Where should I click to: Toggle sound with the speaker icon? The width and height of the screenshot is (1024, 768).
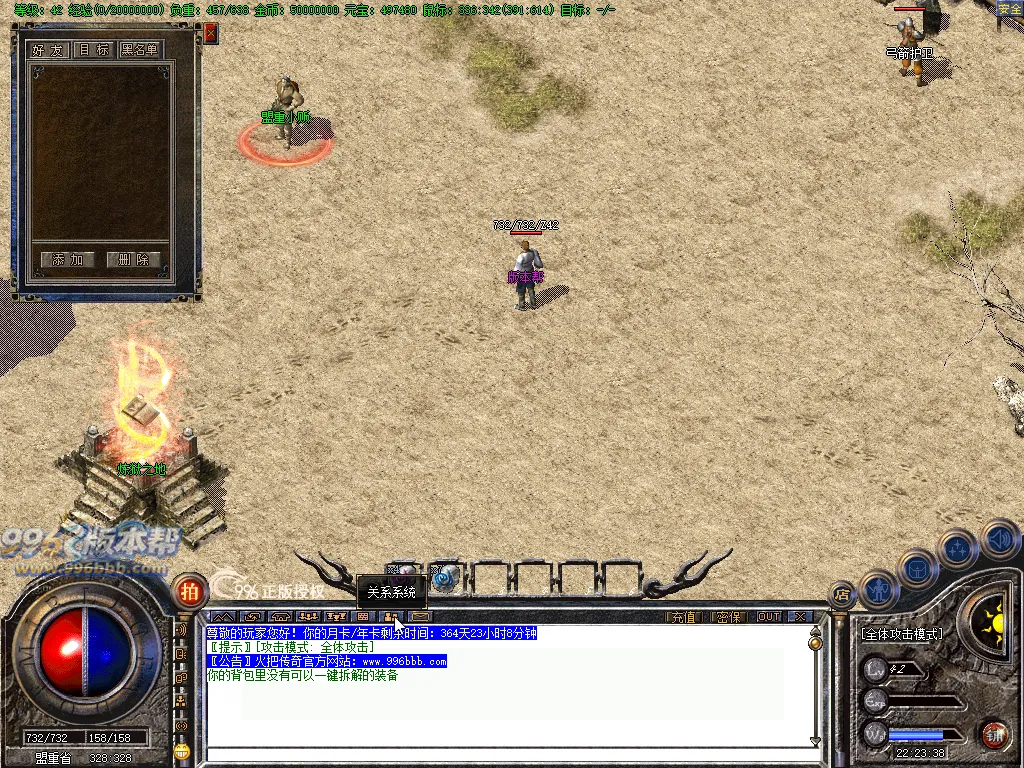[x=1000, y=540]
